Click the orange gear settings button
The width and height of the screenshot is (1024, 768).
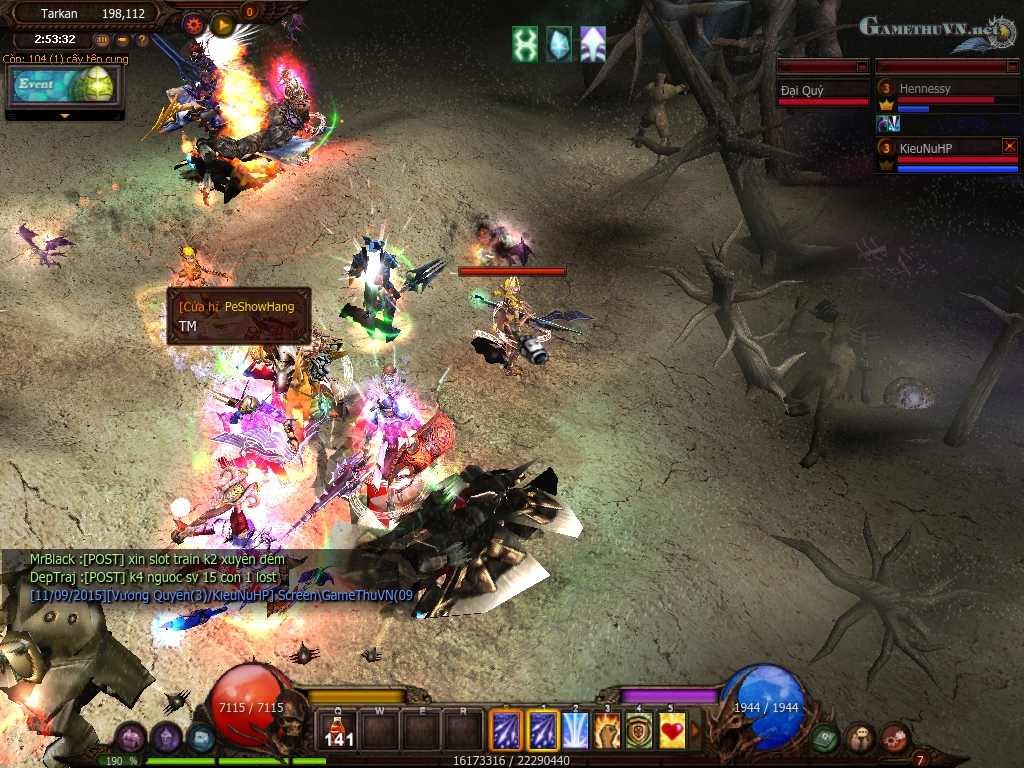[193, 22]
